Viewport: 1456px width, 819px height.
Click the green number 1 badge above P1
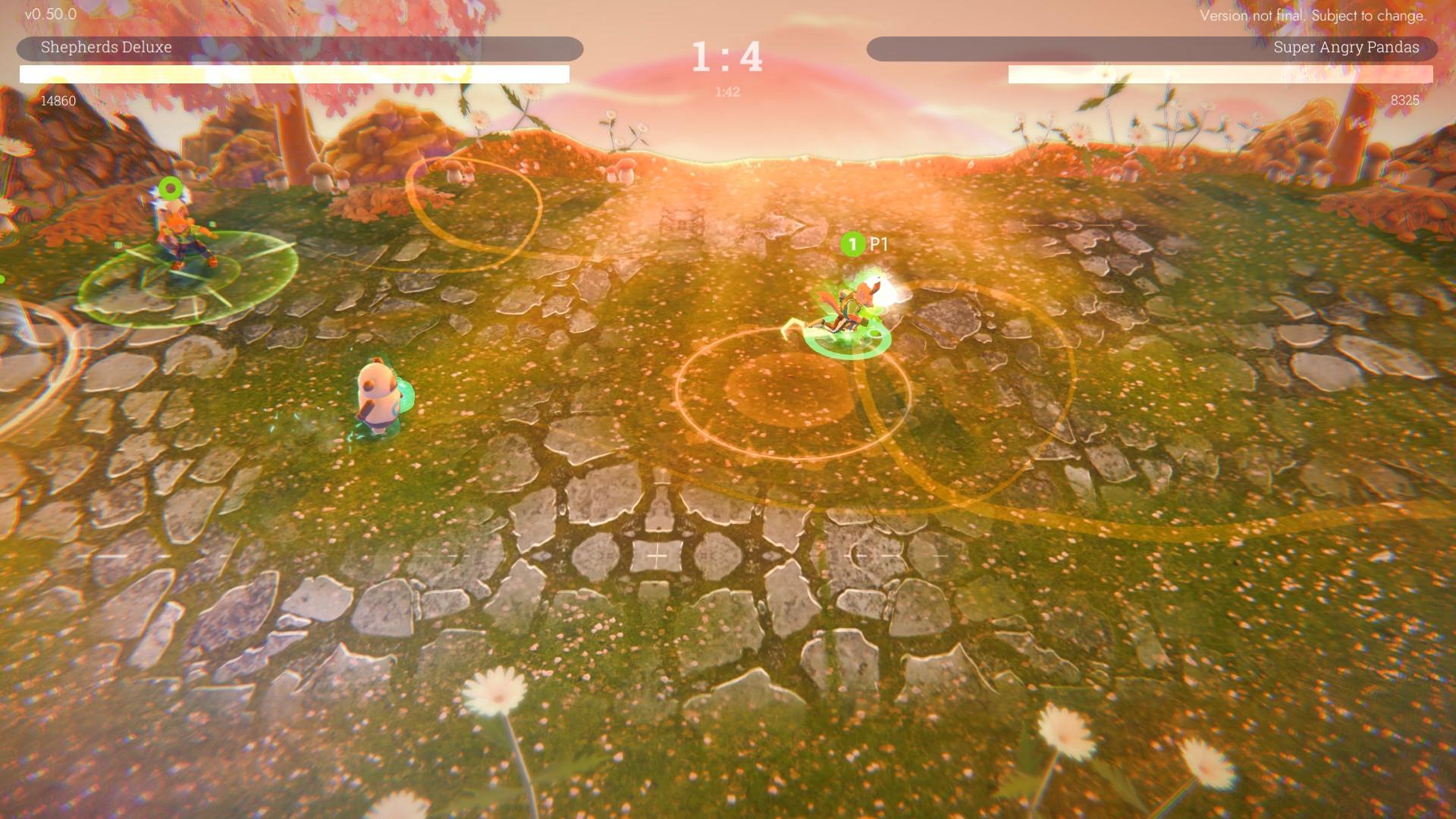coord(853,244)
